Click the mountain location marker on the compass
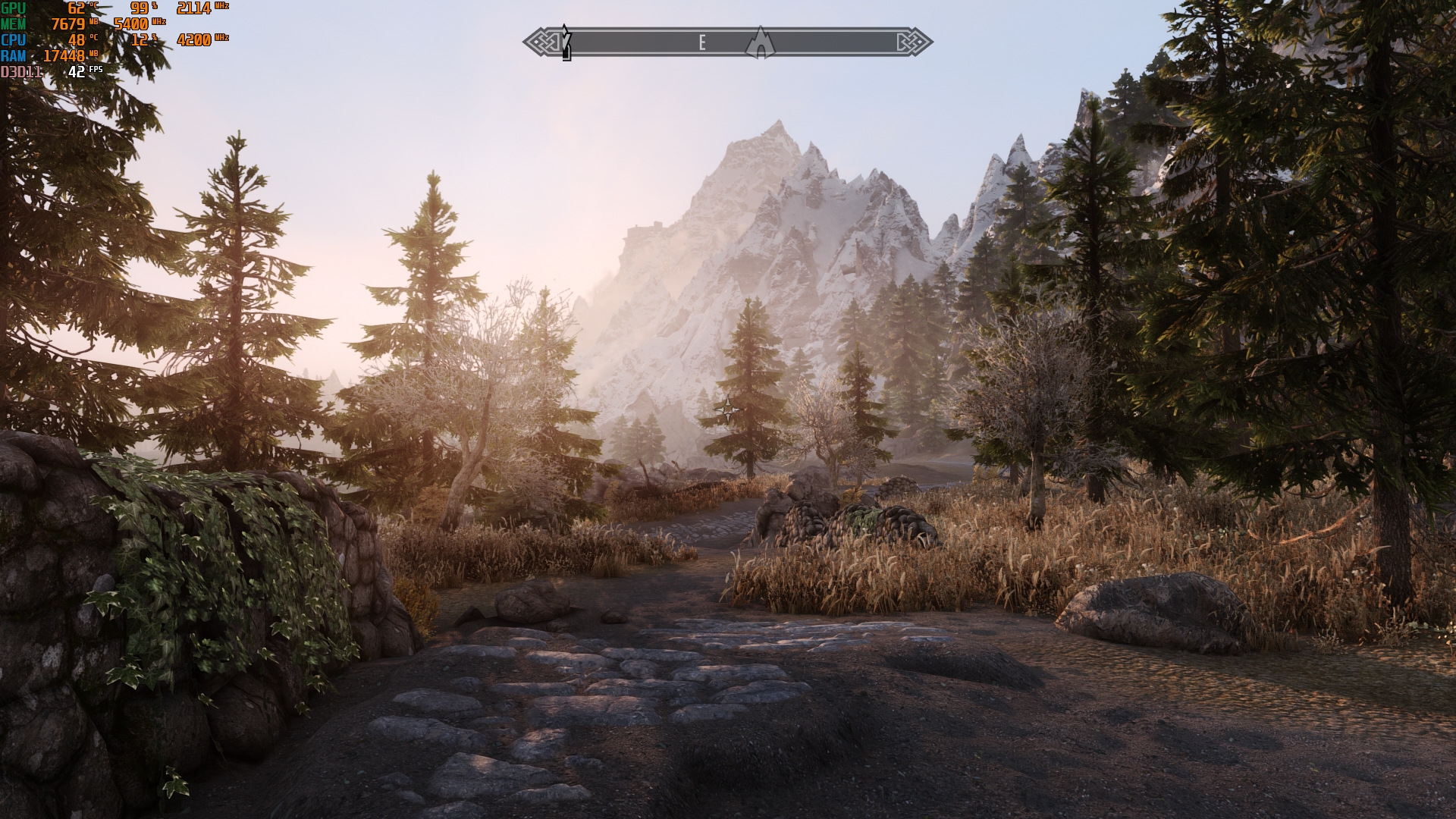1456x819 pixels. [759, 42]
